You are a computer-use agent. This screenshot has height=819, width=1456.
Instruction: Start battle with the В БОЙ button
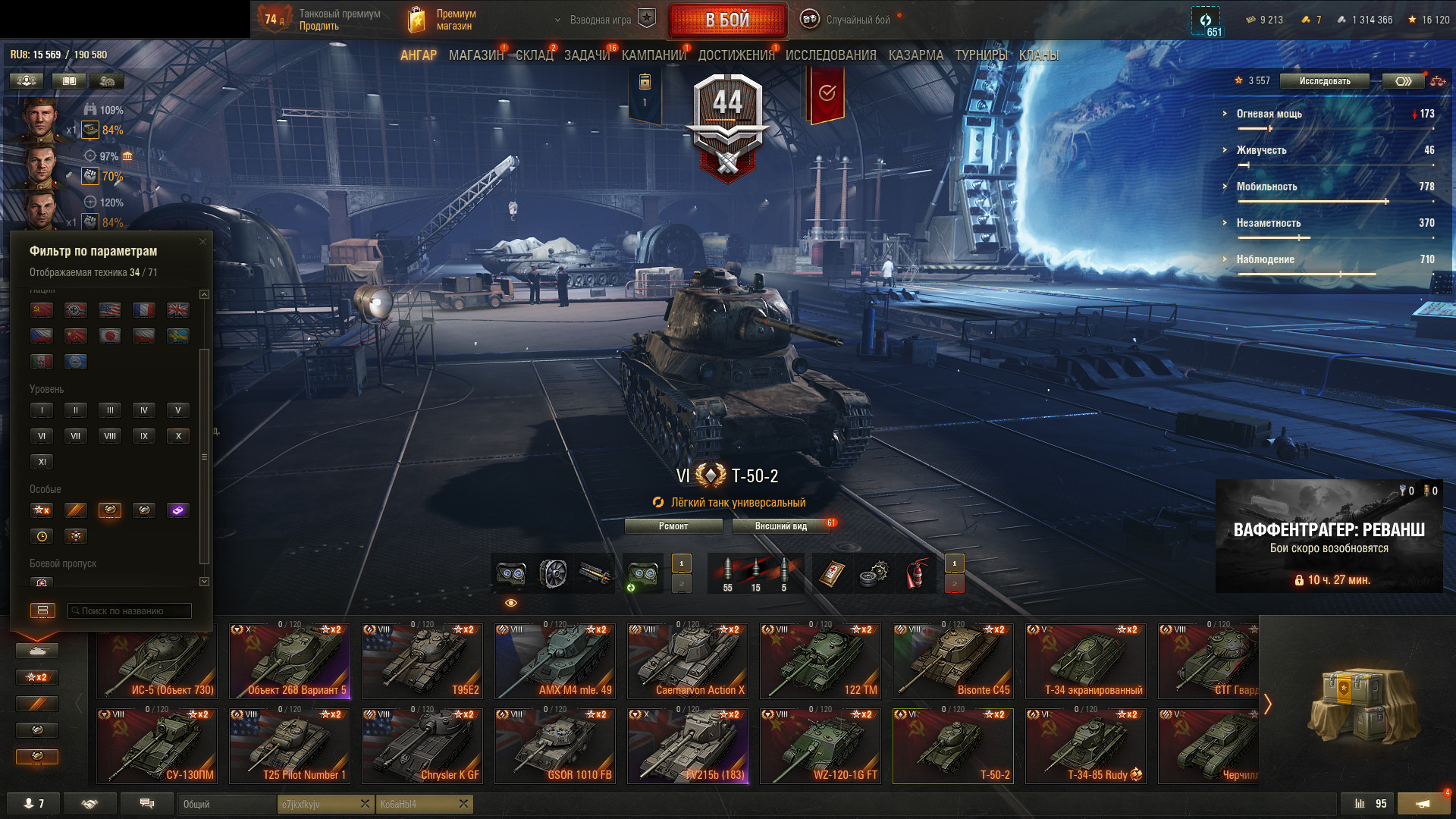coord(727,20)
